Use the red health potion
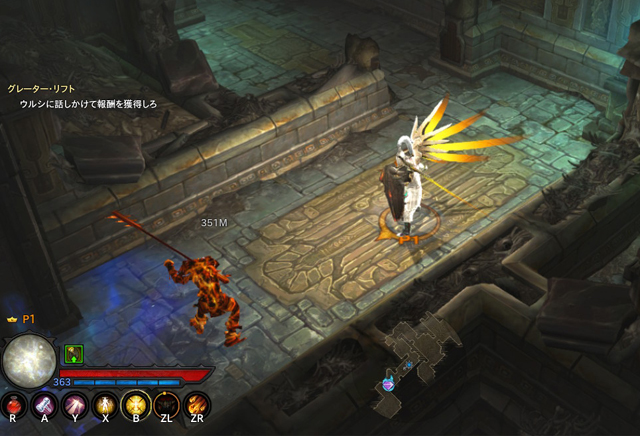Viewport: 640px width, 436px height. (13, 404)
